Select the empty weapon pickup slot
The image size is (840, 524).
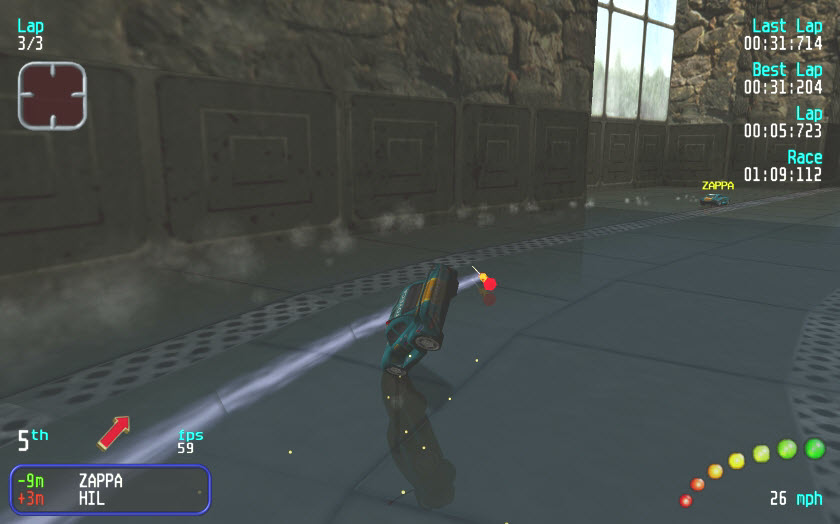(x=52, y=95)
